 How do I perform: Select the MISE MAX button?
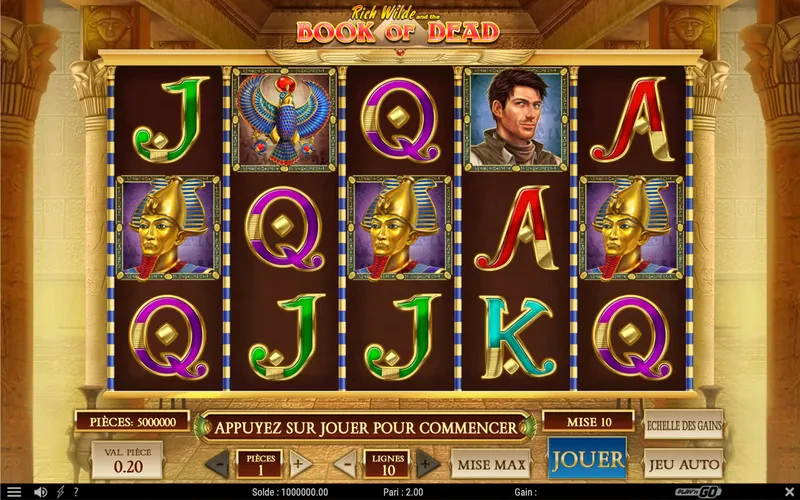tap(490, 464)
